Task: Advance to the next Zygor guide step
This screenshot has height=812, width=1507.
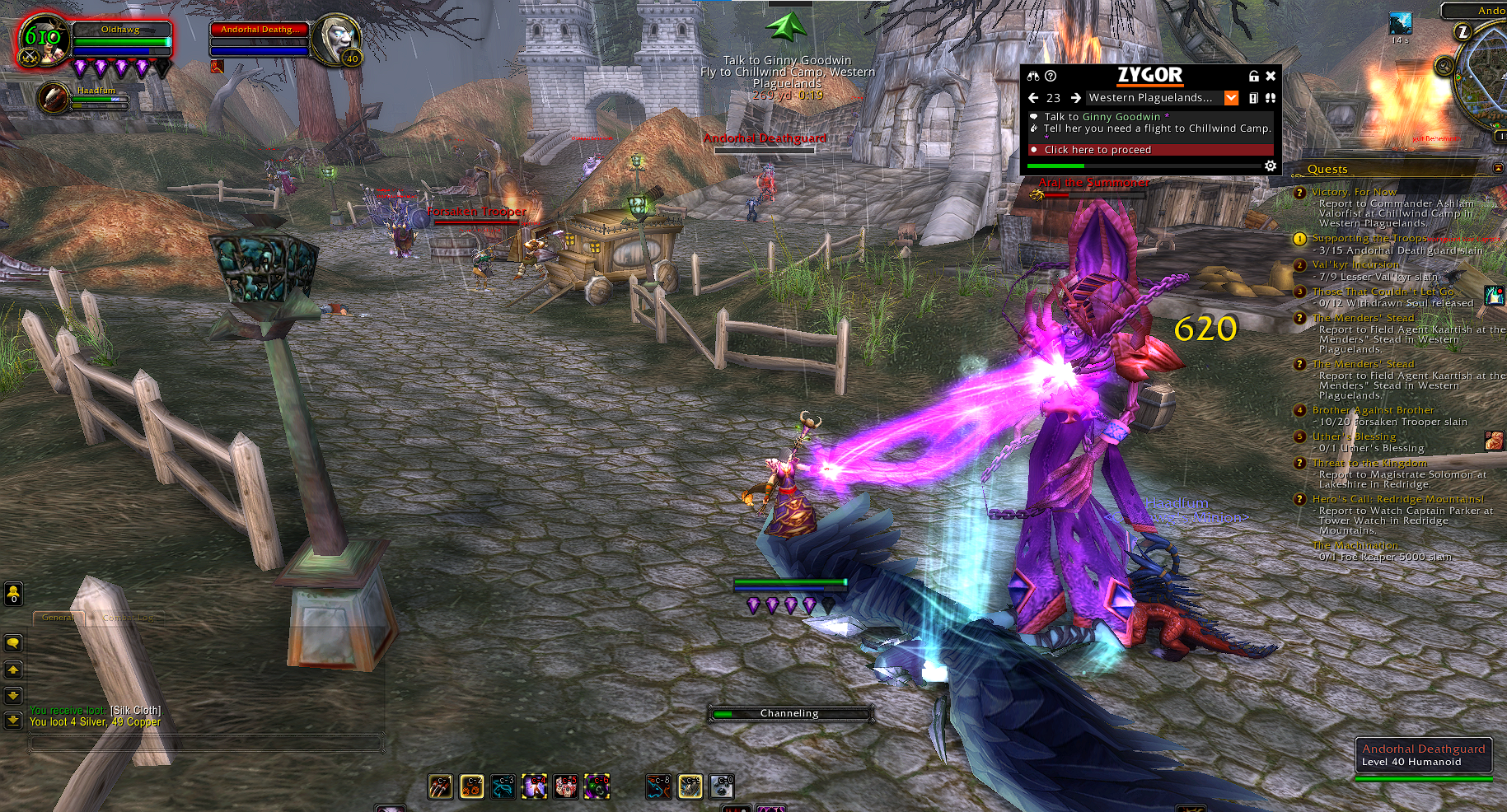Action: tap(1075, 98)
